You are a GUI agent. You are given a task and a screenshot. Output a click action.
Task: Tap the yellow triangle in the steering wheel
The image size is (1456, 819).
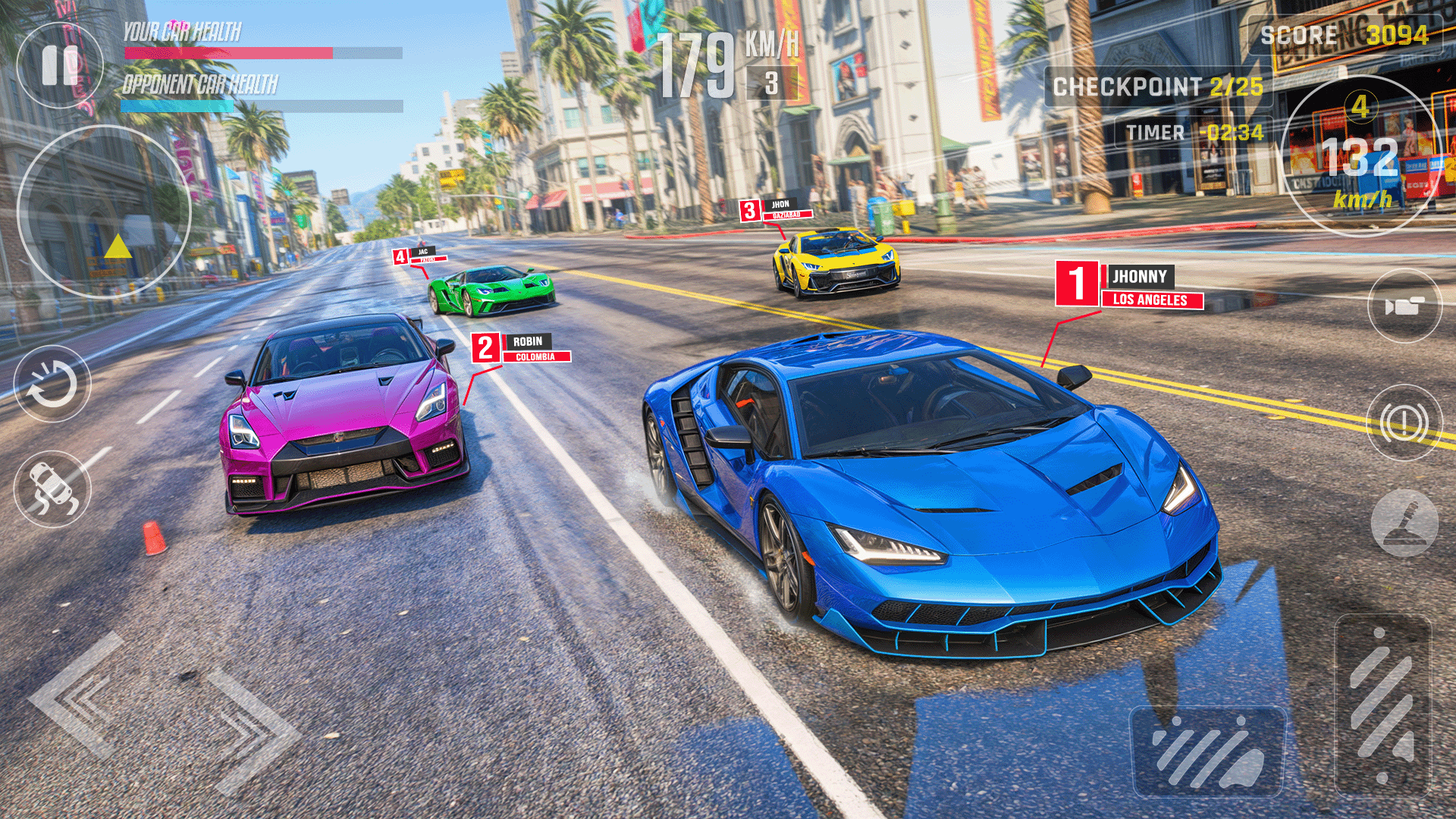pyautogui.click(x=118, y=246)
